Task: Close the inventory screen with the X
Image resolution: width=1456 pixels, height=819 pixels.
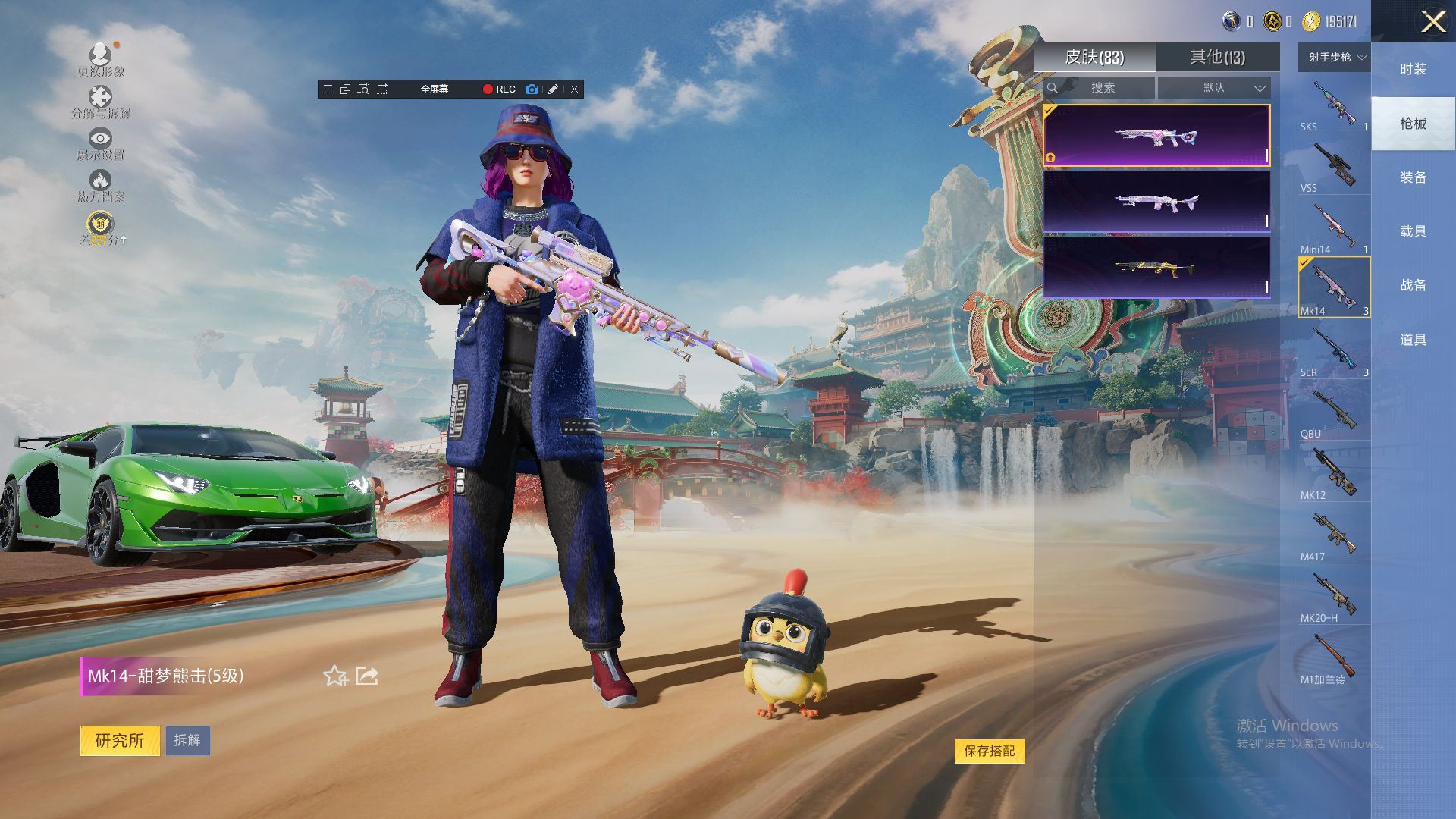Action: (x=1432, y=21)
